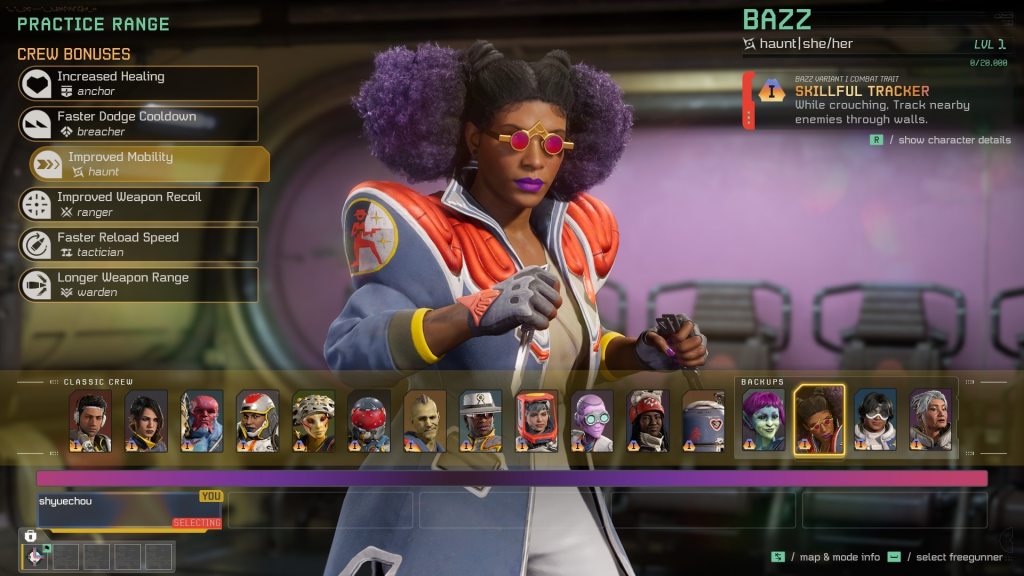Select Faster Reload Speed tactician bonus
Image resolution: width=1024 pixels, height=576 pixels.
coord(138,245)
